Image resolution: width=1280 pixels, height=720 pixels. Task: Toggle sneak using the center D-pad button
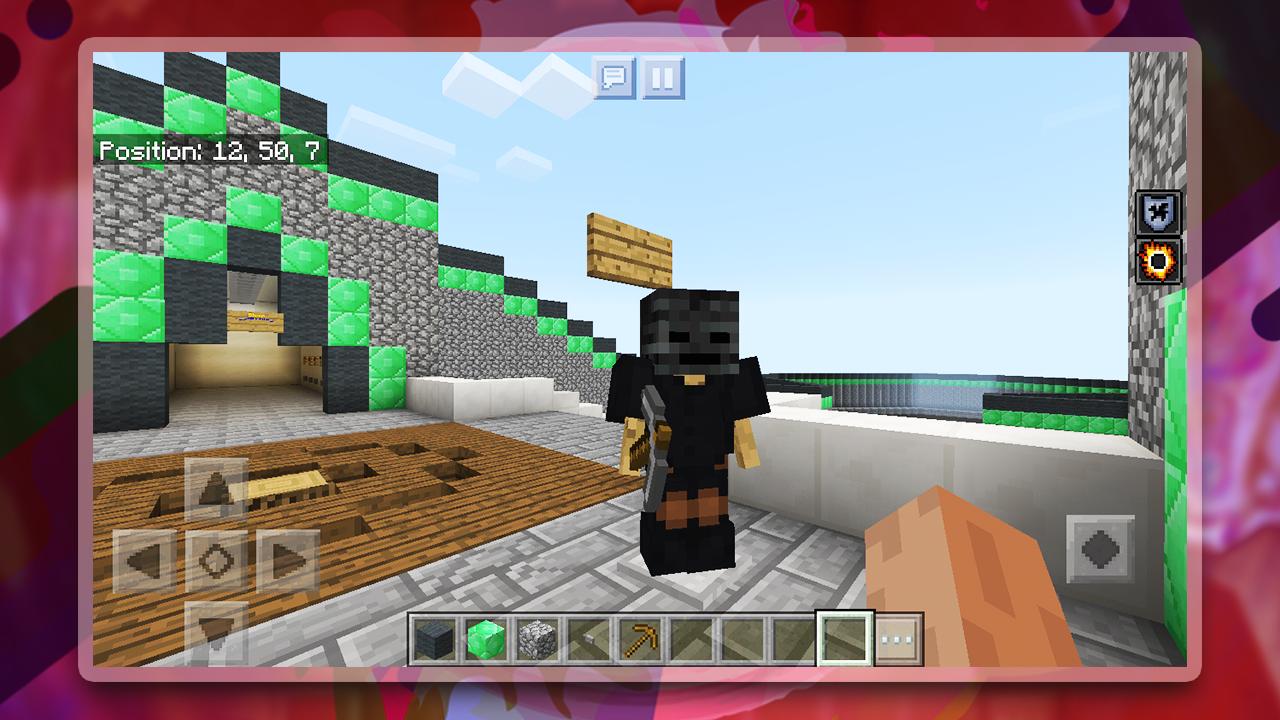coord(216,560)
